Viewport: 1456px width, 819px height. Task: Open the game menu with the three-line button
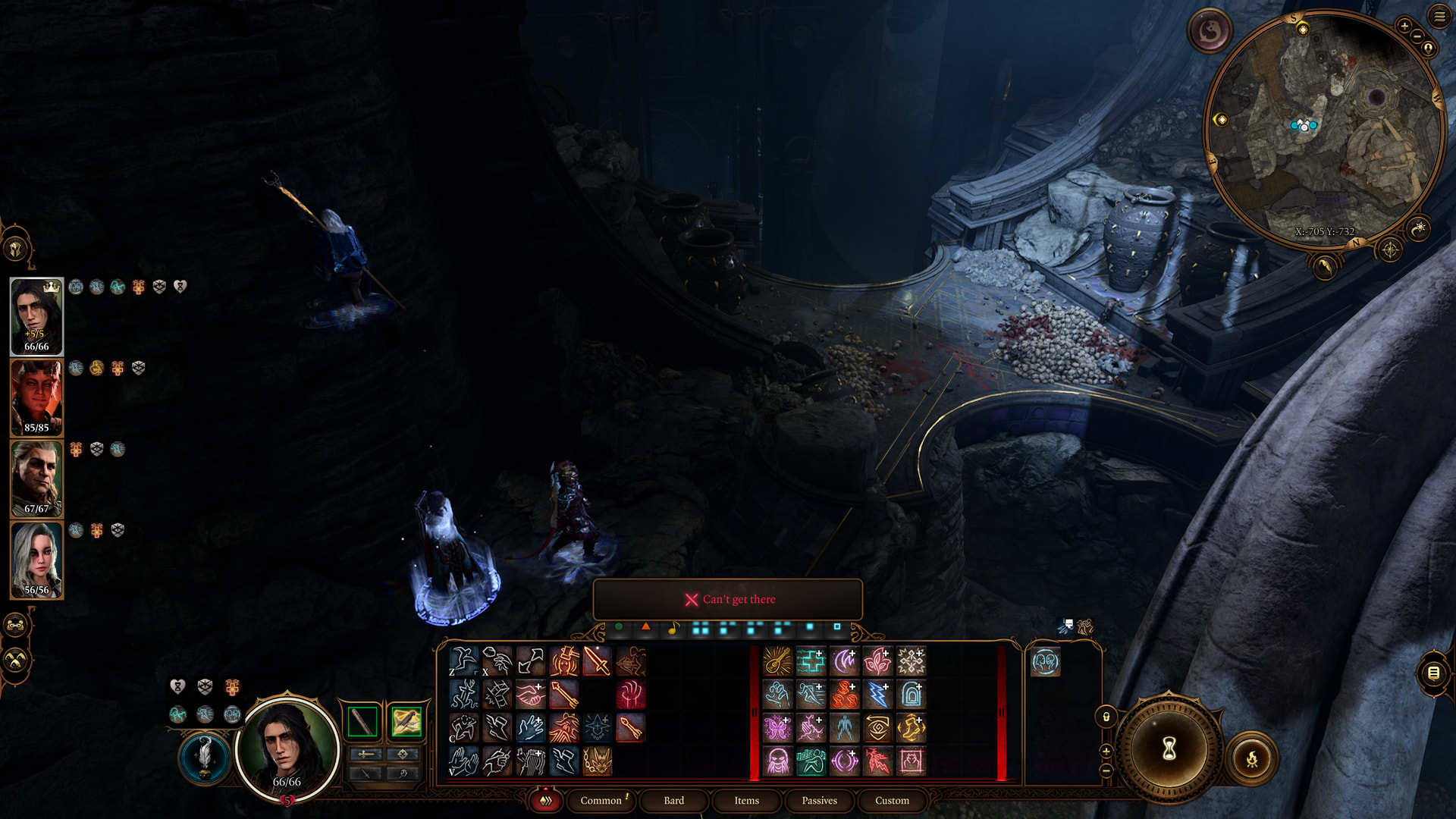coord(1439,16)
